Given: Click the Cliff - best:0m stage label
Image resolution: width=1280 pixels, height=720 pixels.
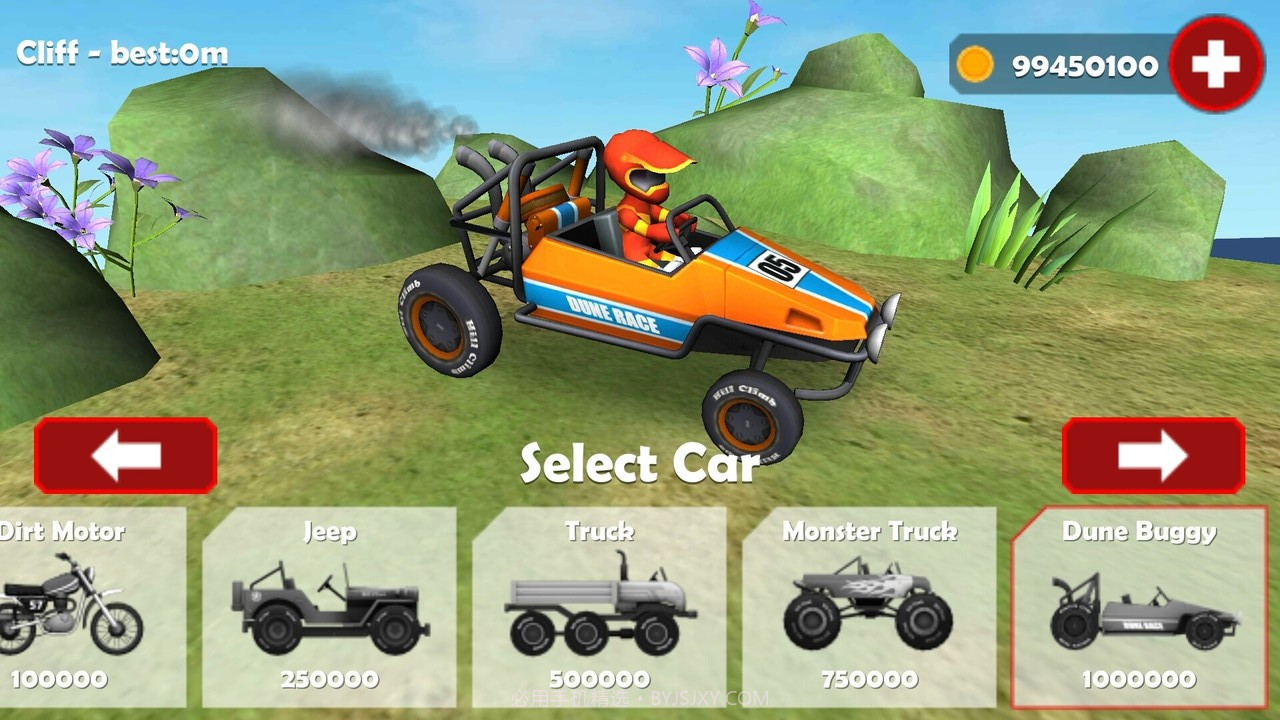Looking at the screenshot, I should click(x=122, y=52).
